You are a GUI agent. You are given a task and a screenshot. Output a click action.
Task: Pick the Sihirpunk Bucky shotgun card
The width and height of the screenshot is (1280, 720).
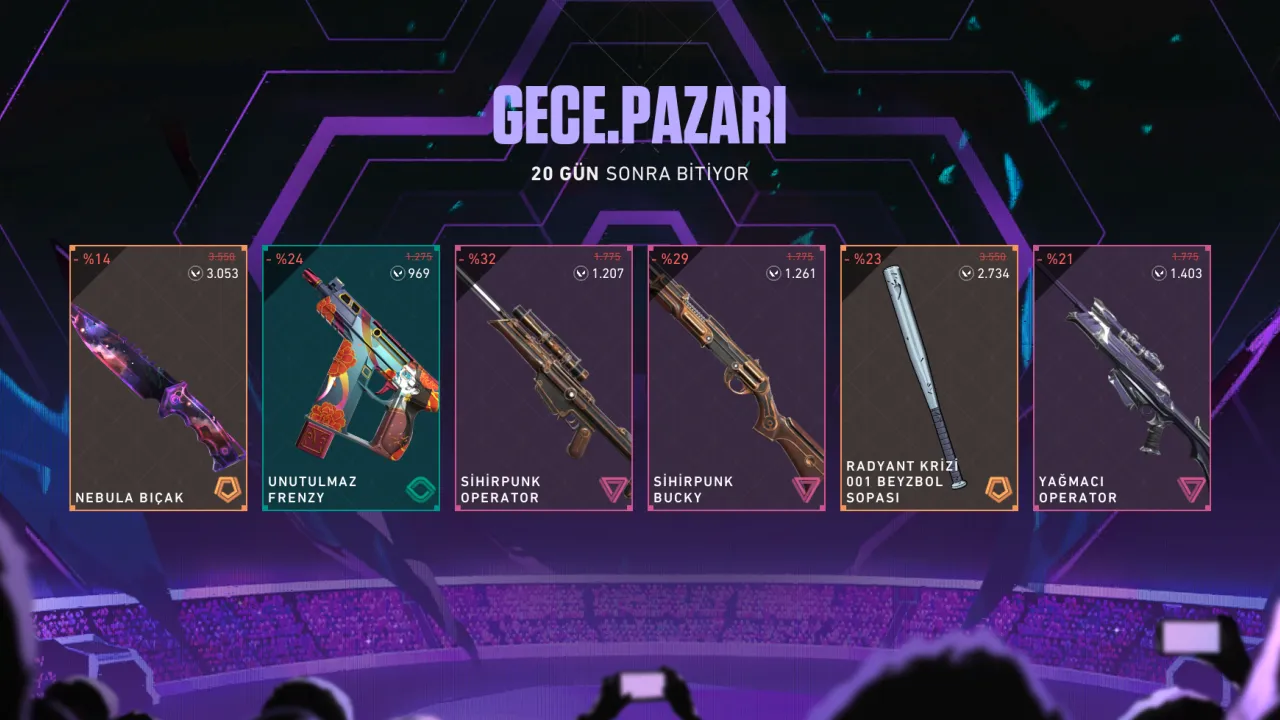pos(737,378)
